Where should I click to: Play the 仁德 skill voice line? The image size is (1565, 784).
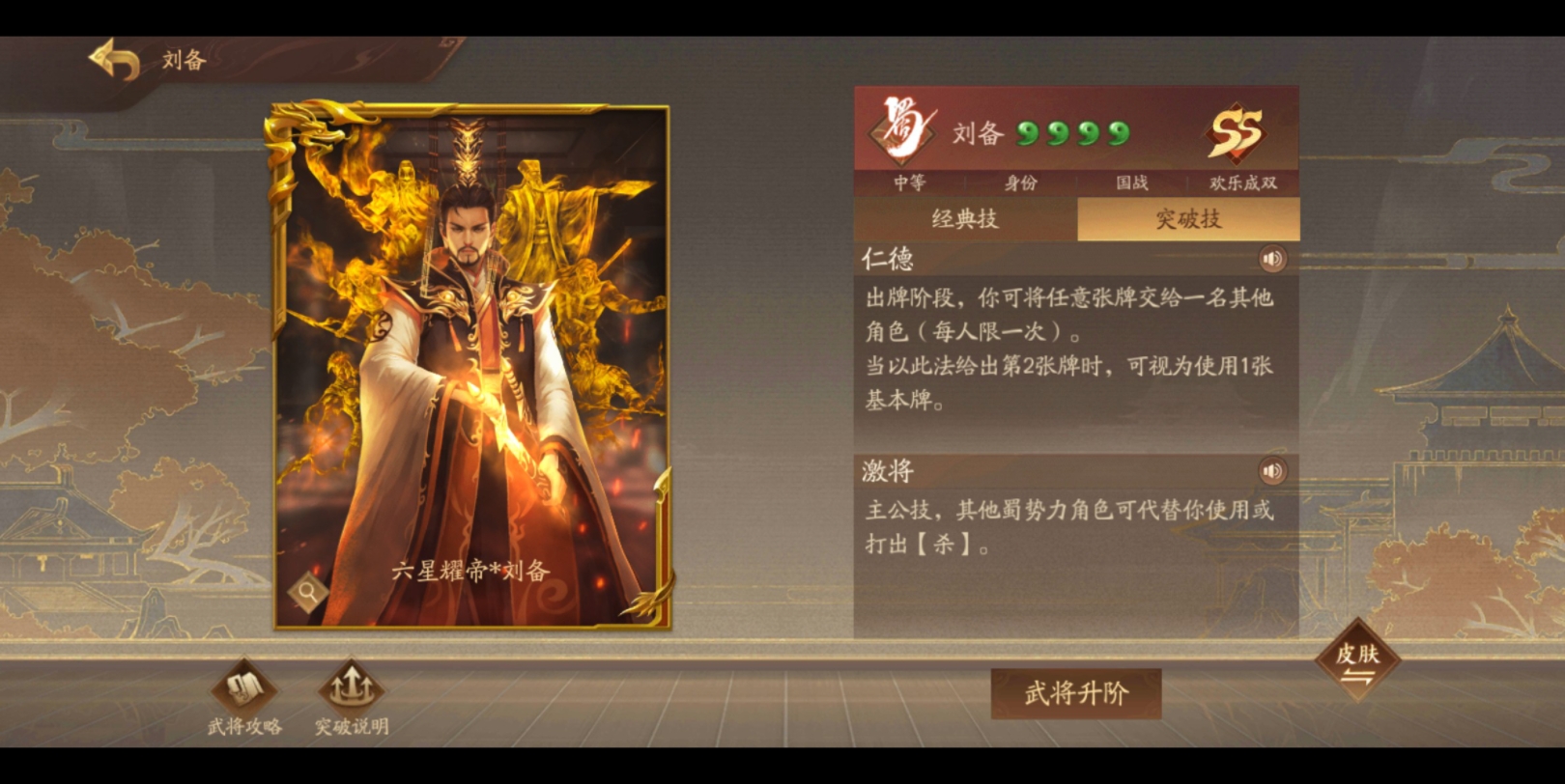(1273, 259)
